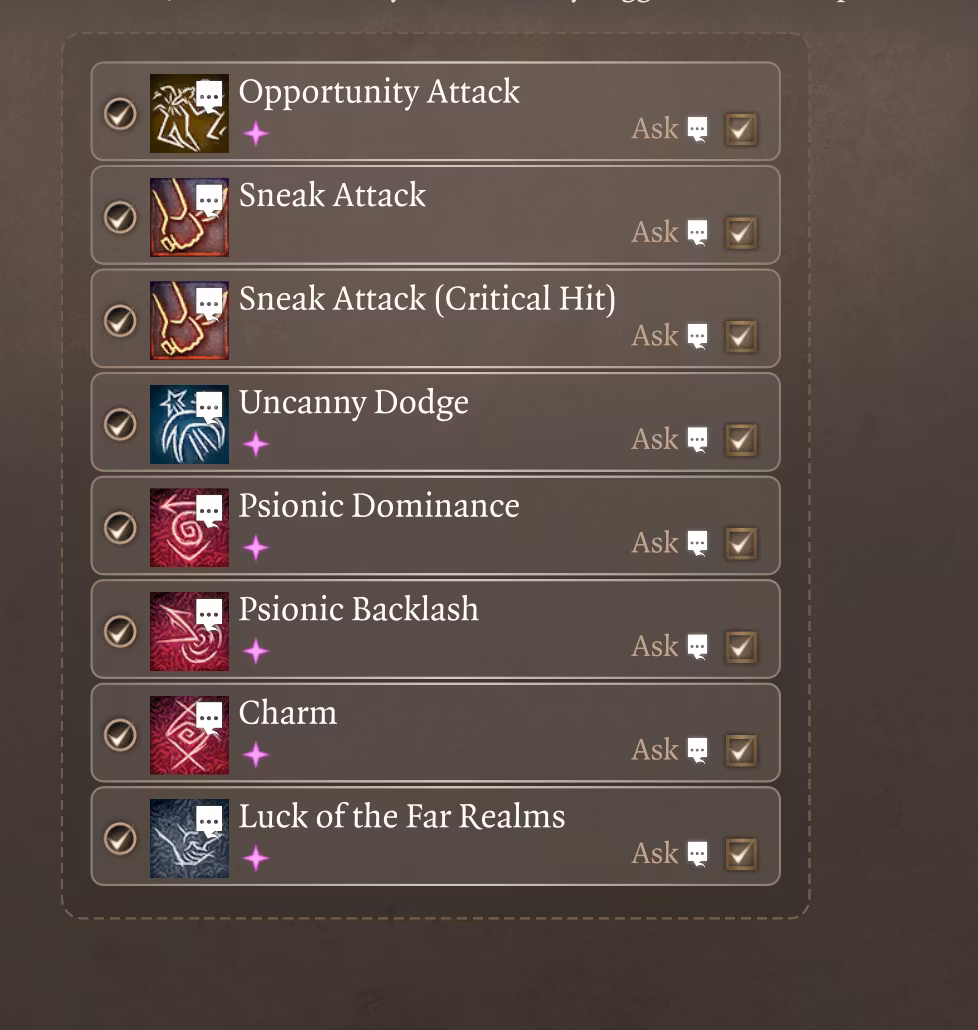Disable the Charm reaction circle toggle
The image size is (978, 1030).
120,734
